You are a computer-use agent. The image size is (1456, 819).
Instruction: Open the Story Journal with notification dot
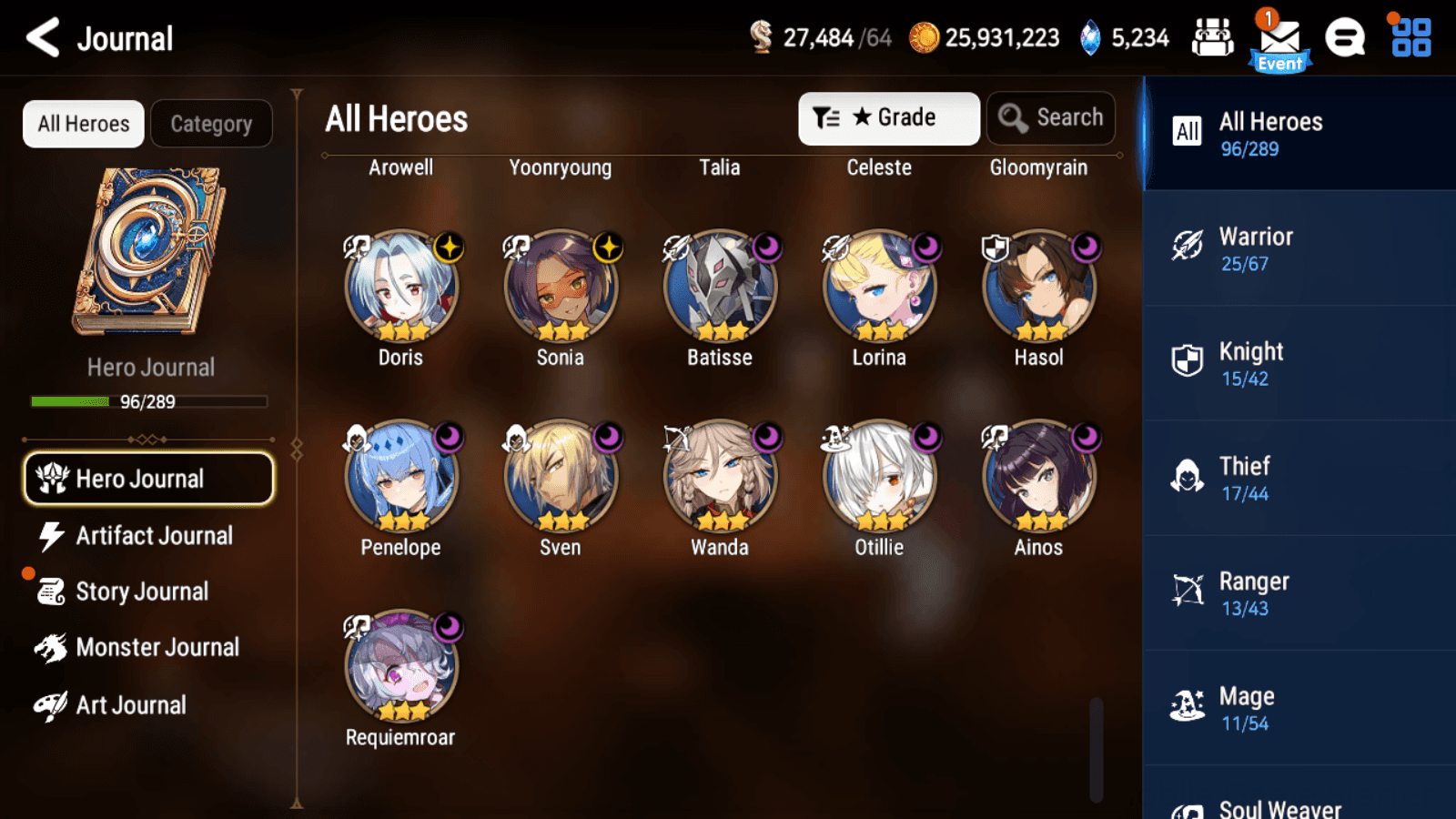pos(141,591)
